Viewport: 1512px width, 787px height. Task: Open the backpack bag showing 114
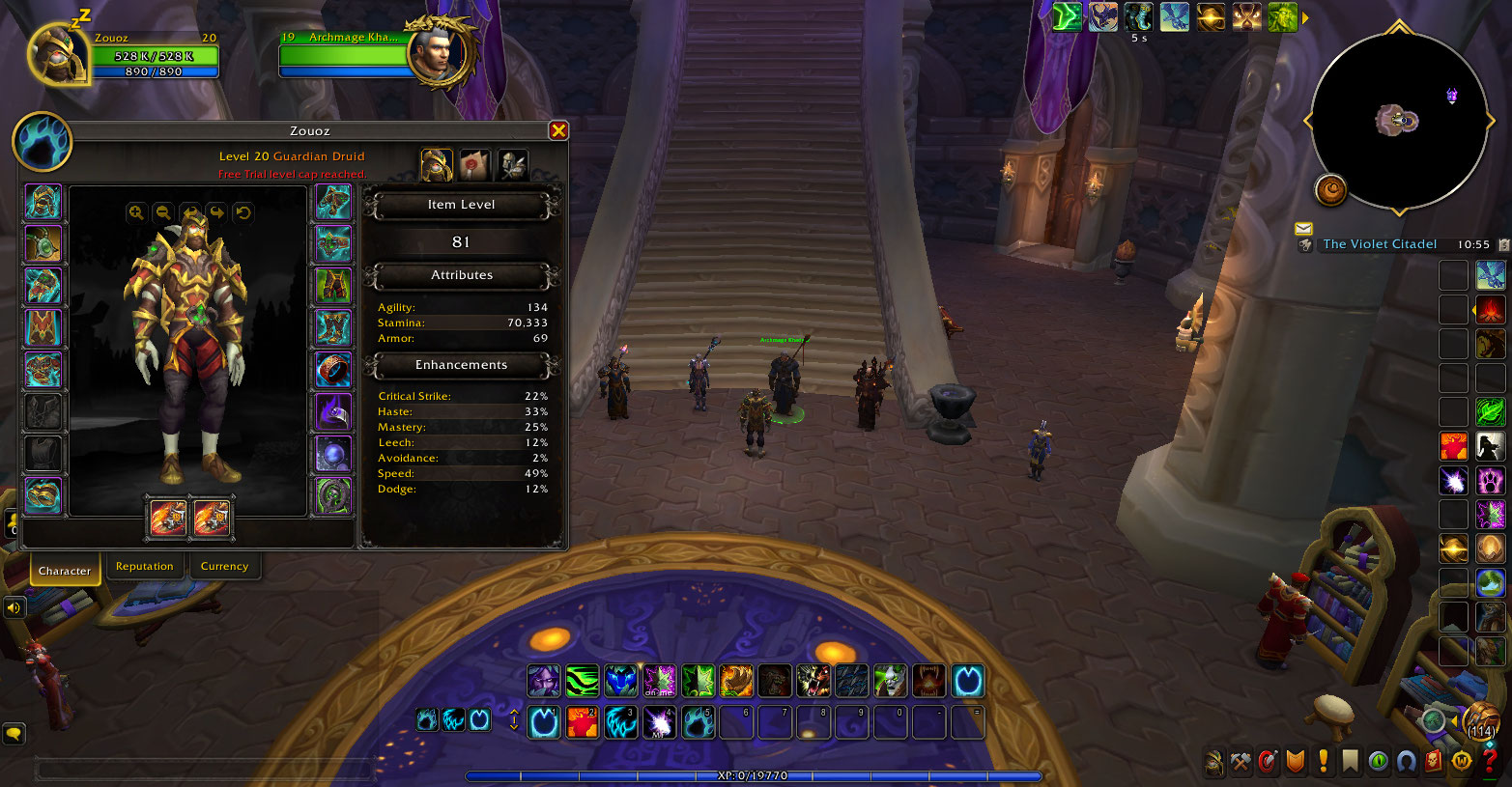tap(1480, 720)
